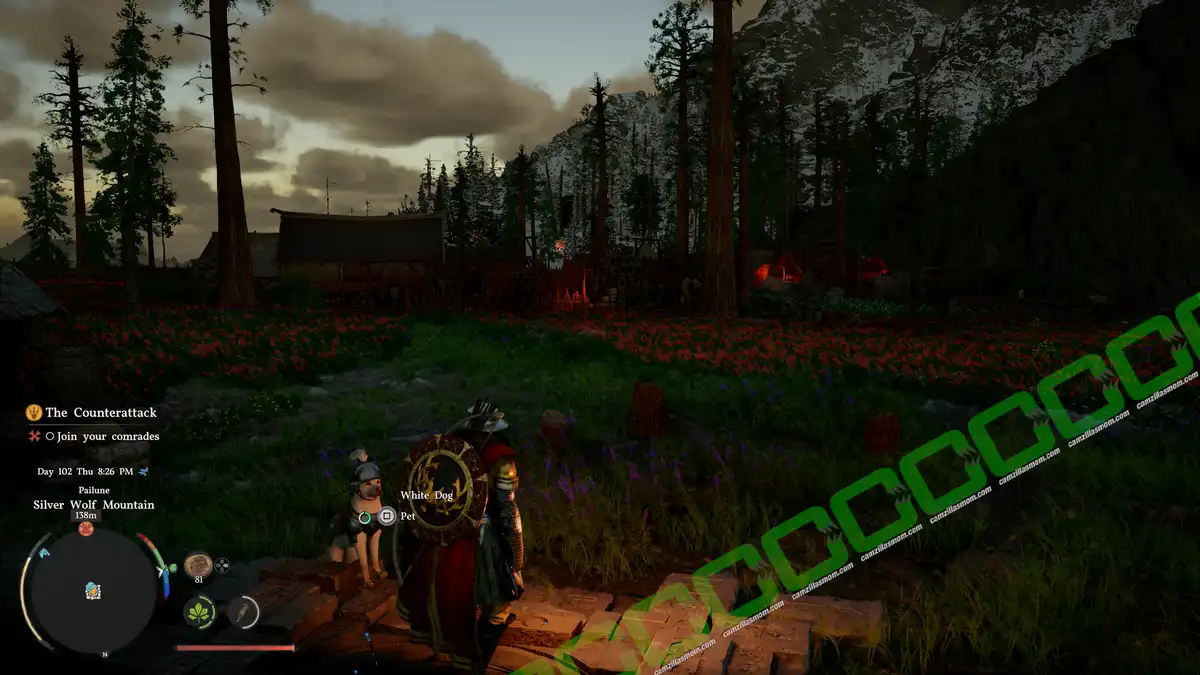Viewport: 1200px width, 675px height.
Task: Activate the green leaf ability icon
Action: pyautogui.click(x=199, y=611)
